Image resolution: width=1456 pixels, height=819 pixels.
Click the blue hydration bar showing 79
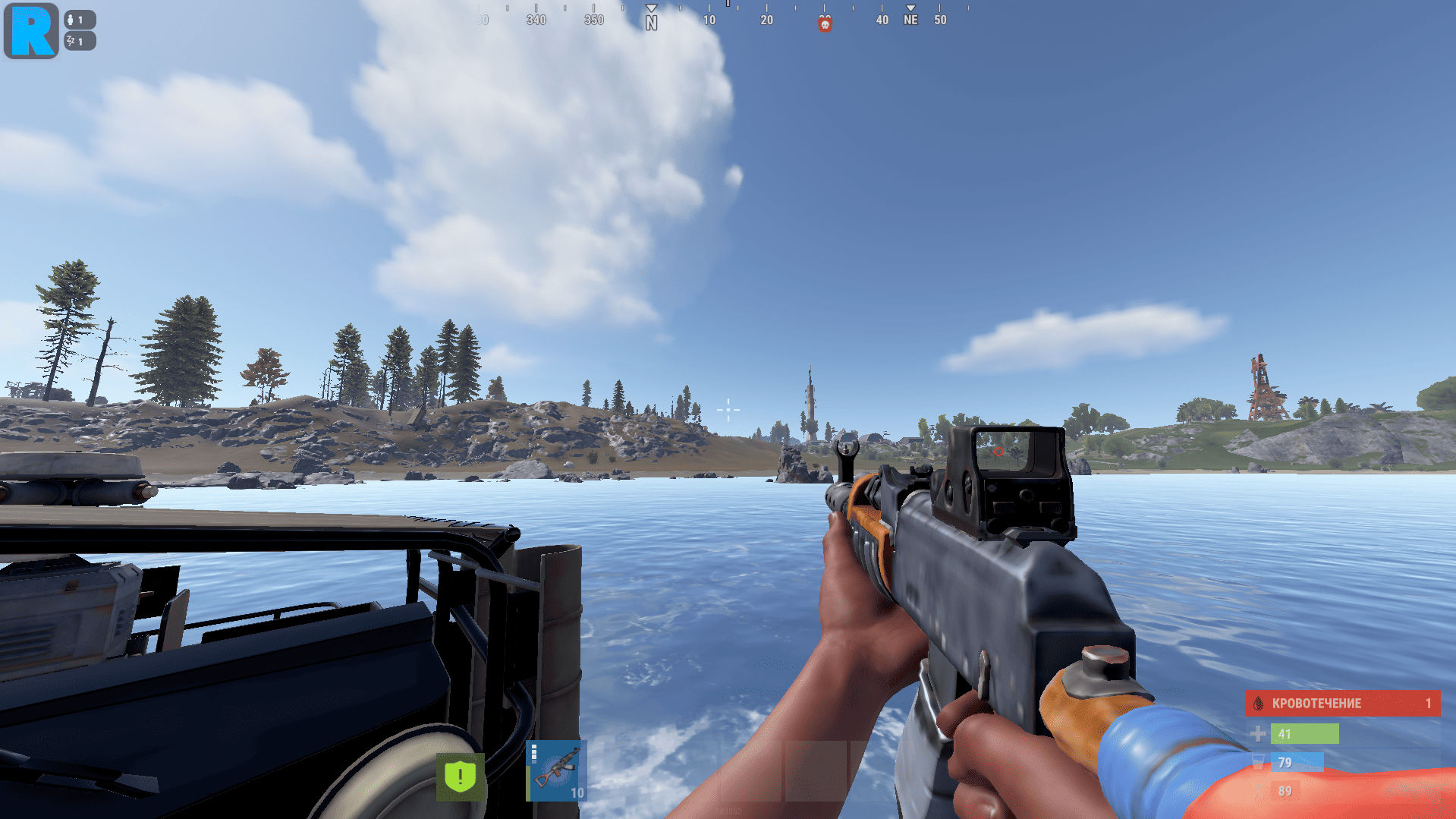(x=1297, y=762)
